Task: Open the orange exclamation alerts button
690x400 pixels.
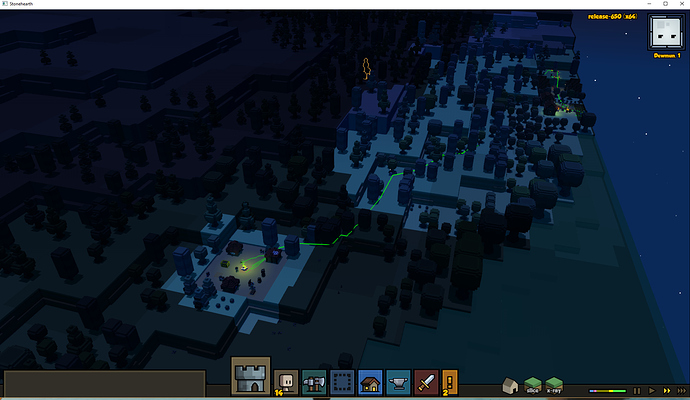Action: point(450,381)
